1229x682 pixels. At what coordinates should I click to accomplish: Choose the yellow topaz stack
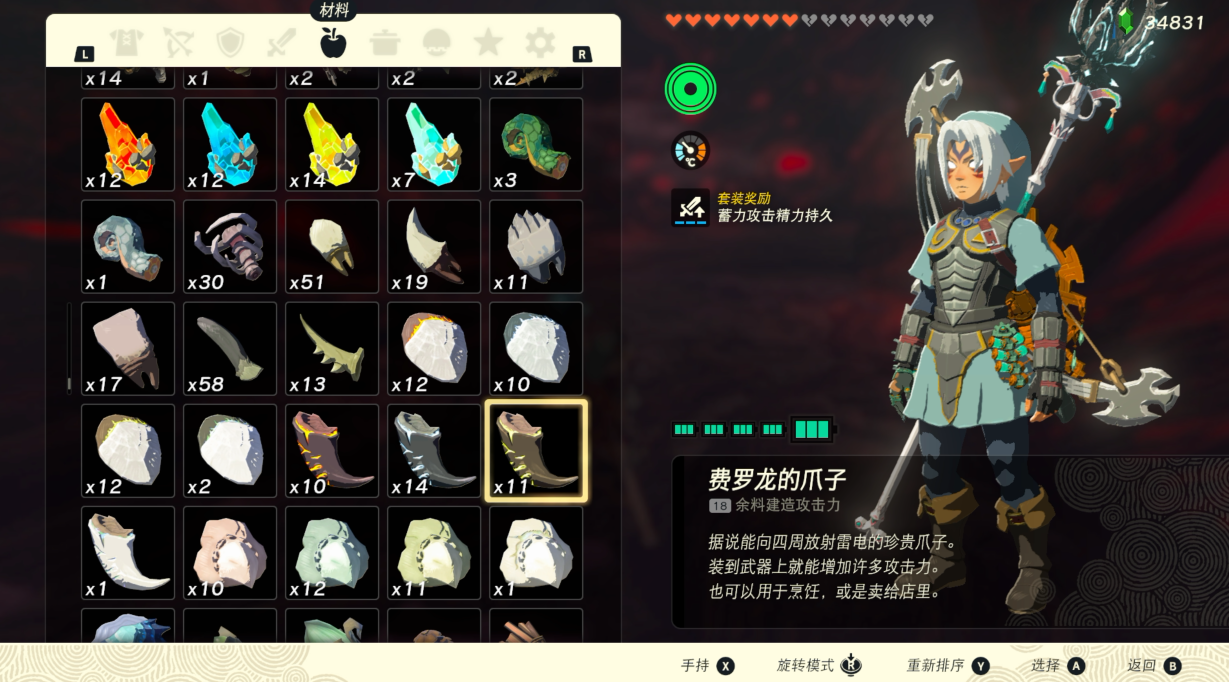click(332, 144)
